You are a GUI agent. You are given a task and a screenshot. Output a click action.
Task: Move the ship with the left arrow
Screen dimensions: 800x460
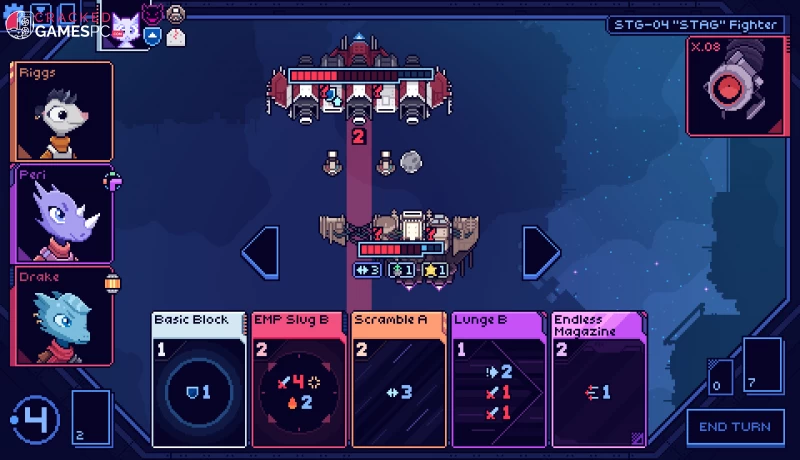click(261, 253)
